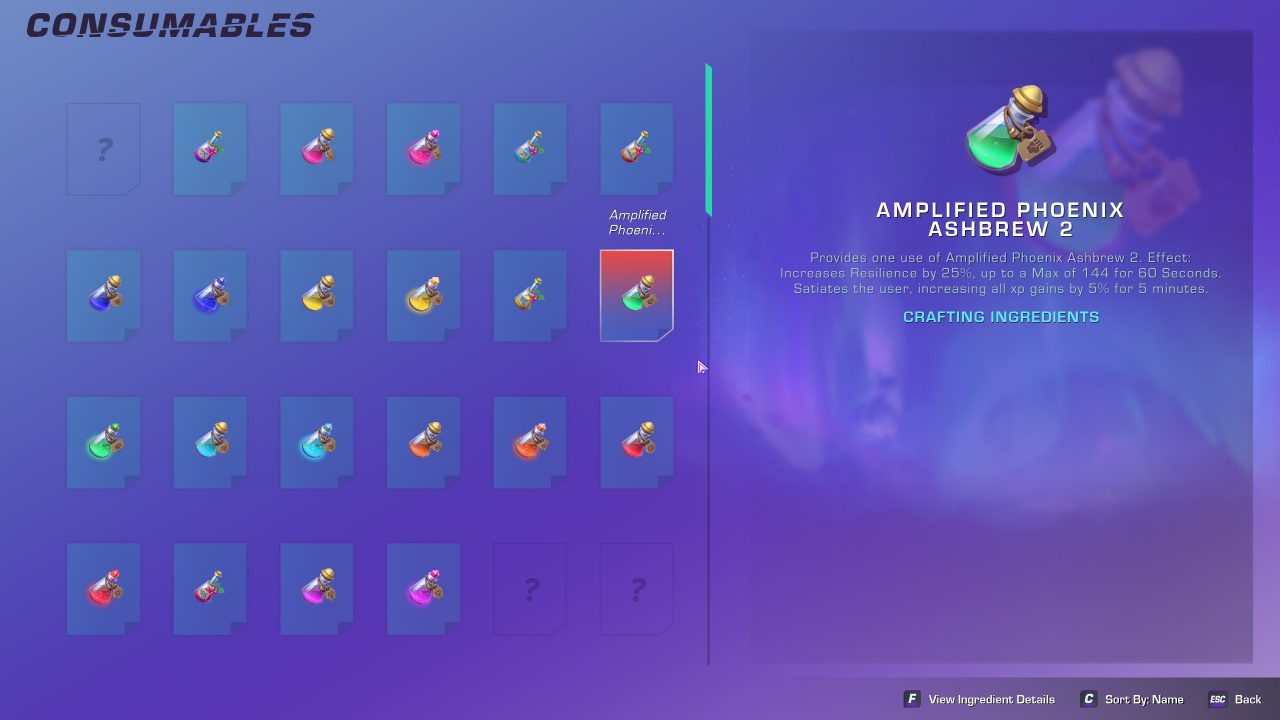This screenshot has height=720, width=1280.
Task: Select the green potion in the top-left potion row
Action: (530, 148)
